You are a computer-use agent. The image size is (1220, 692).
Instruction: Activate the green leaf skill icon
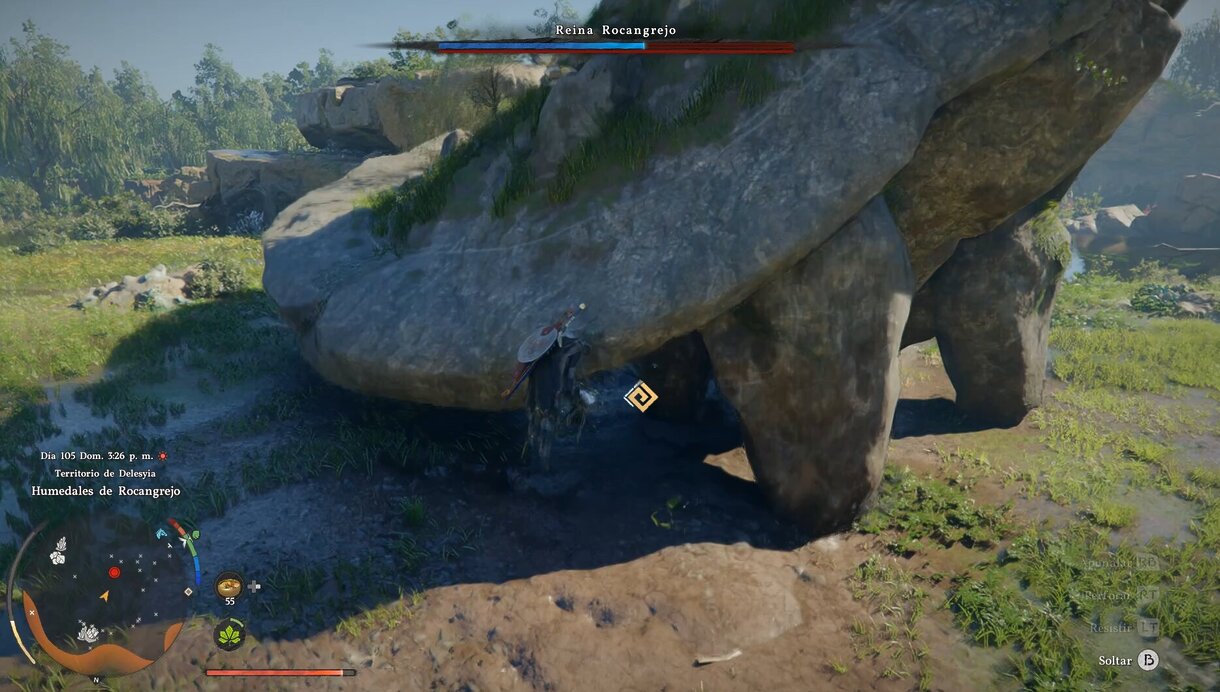tap(229, 634)
